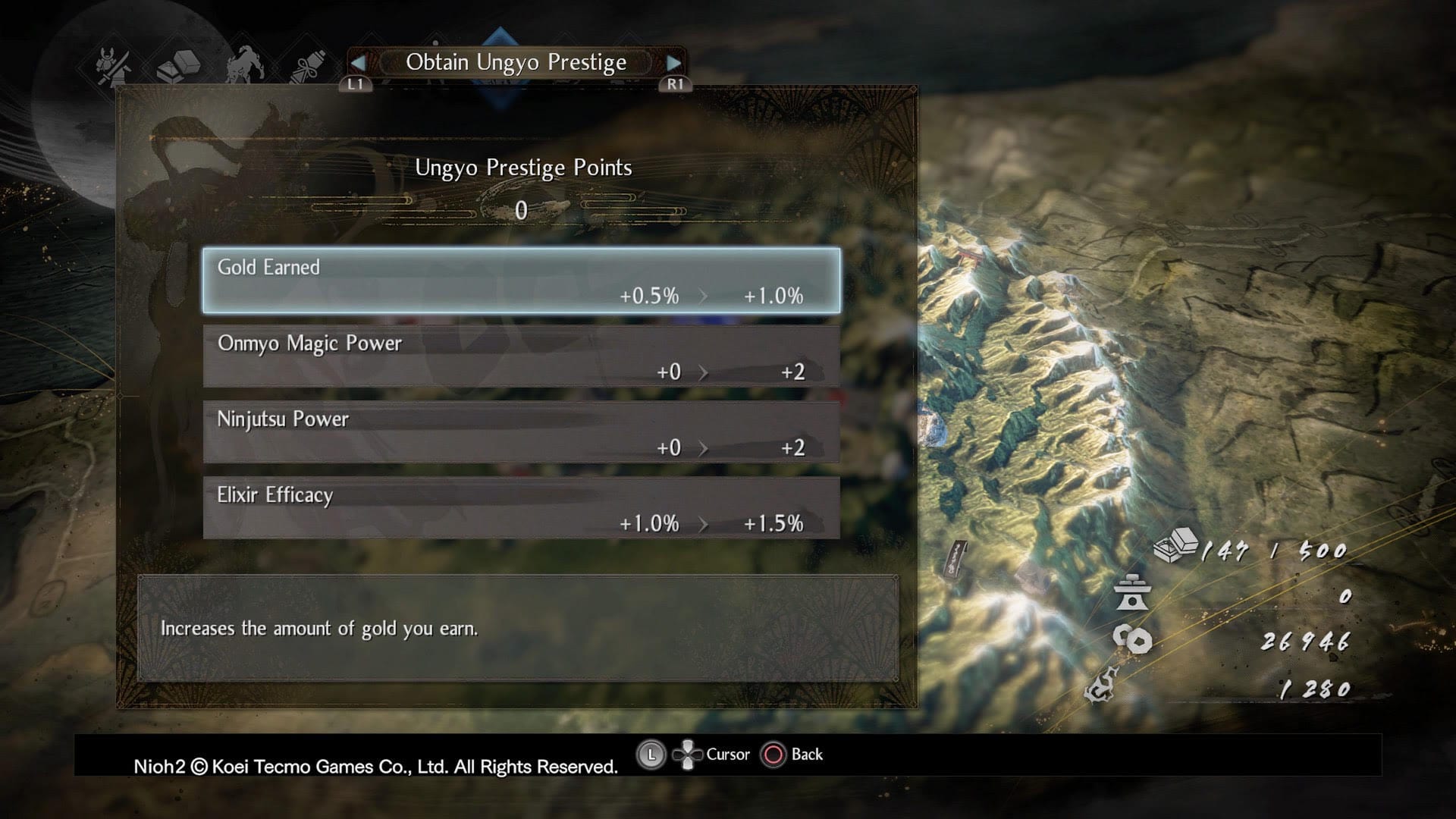Click the left L1 arrow to change category
The width and height of the screenshot is (1456, 819).
[357, 62]
